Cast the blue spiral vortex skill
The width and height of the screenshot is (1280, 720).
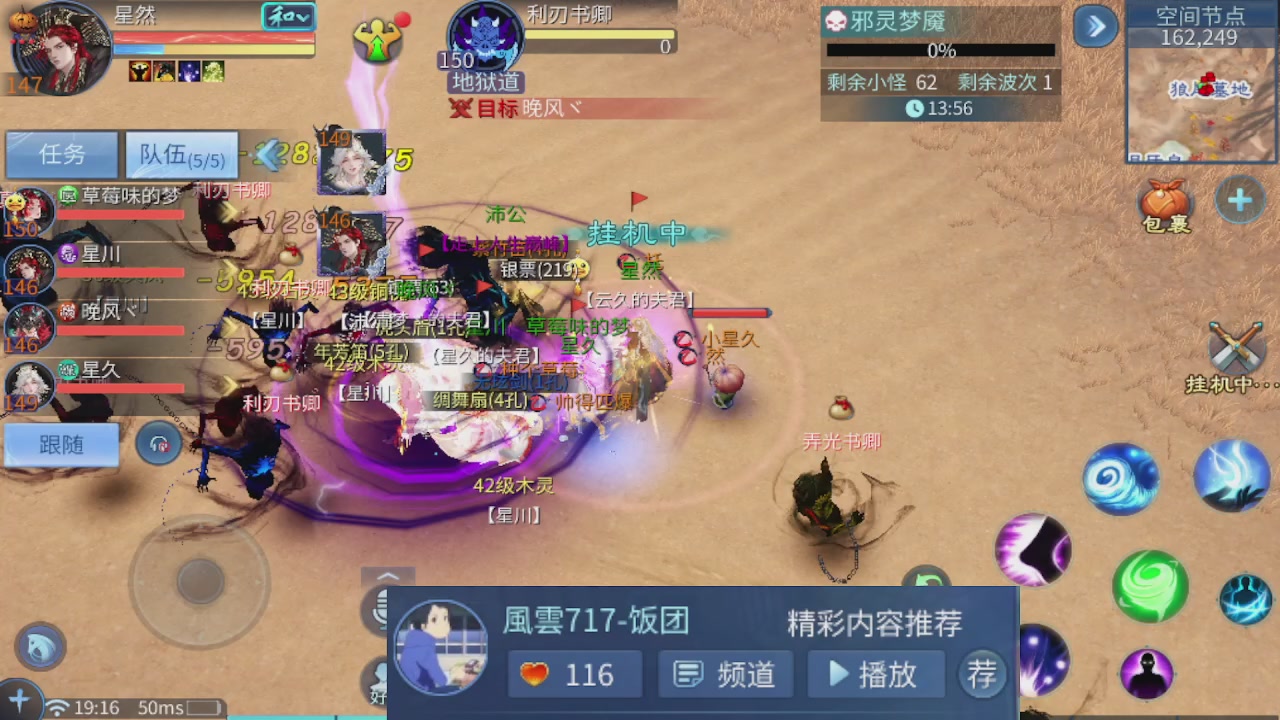pyautogui.click(x=1120, y=478)
